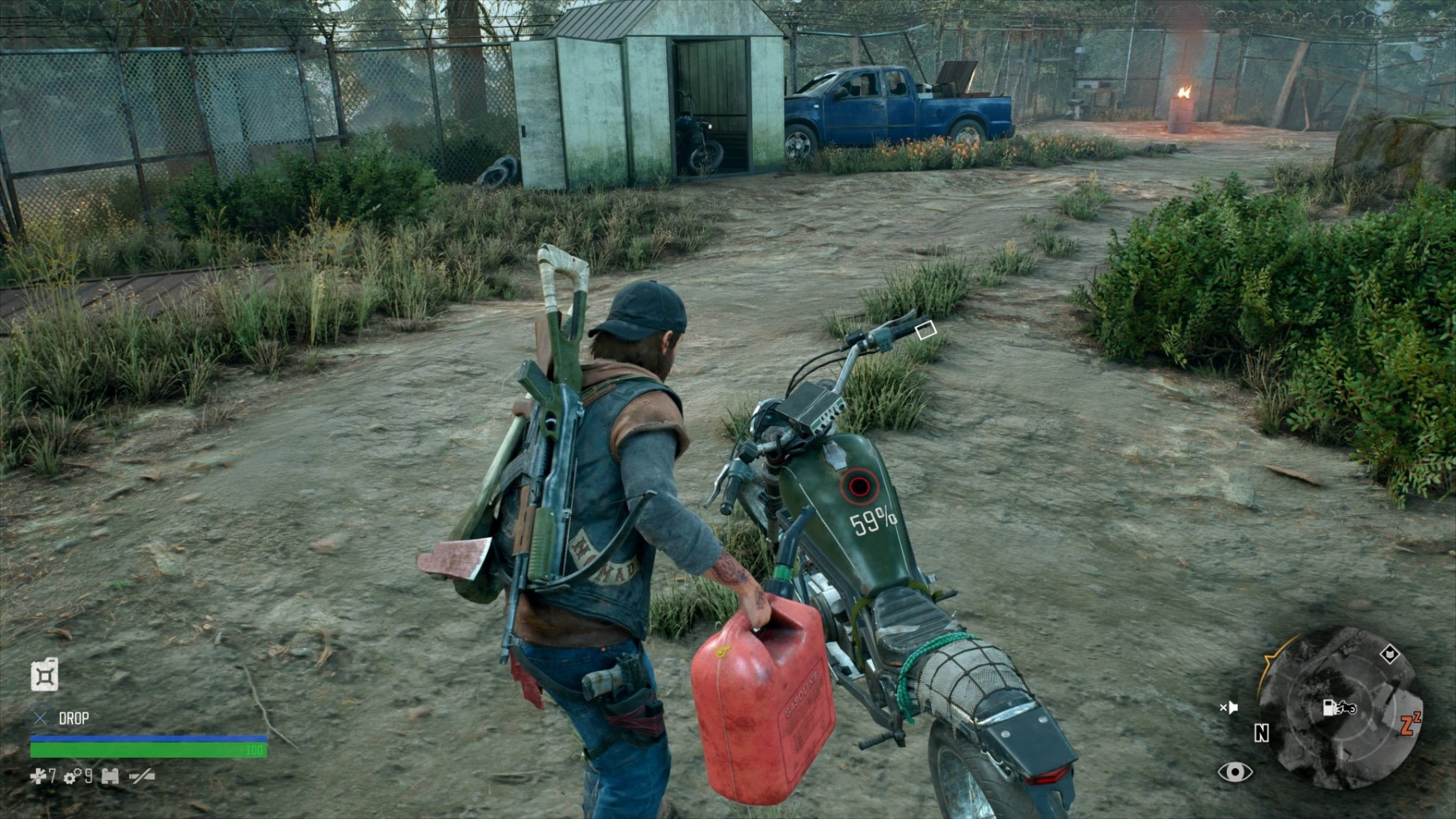This screenshot has height=819, width=1456.
Task: Click the eye visibility indicator
Action: pos(1235,772)
